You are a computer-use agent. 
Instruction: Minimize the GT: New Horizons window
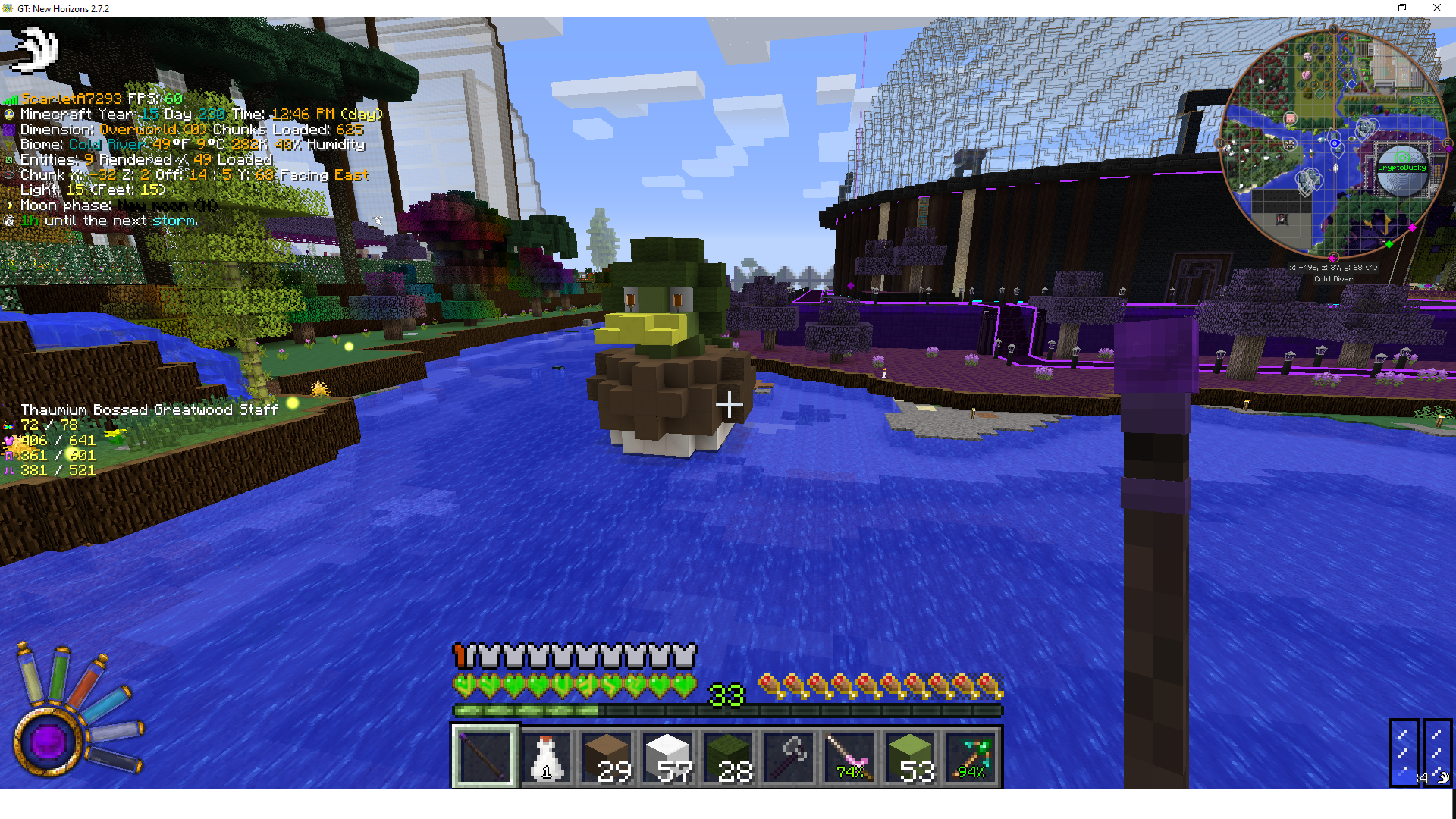(x=1368, y=8)
